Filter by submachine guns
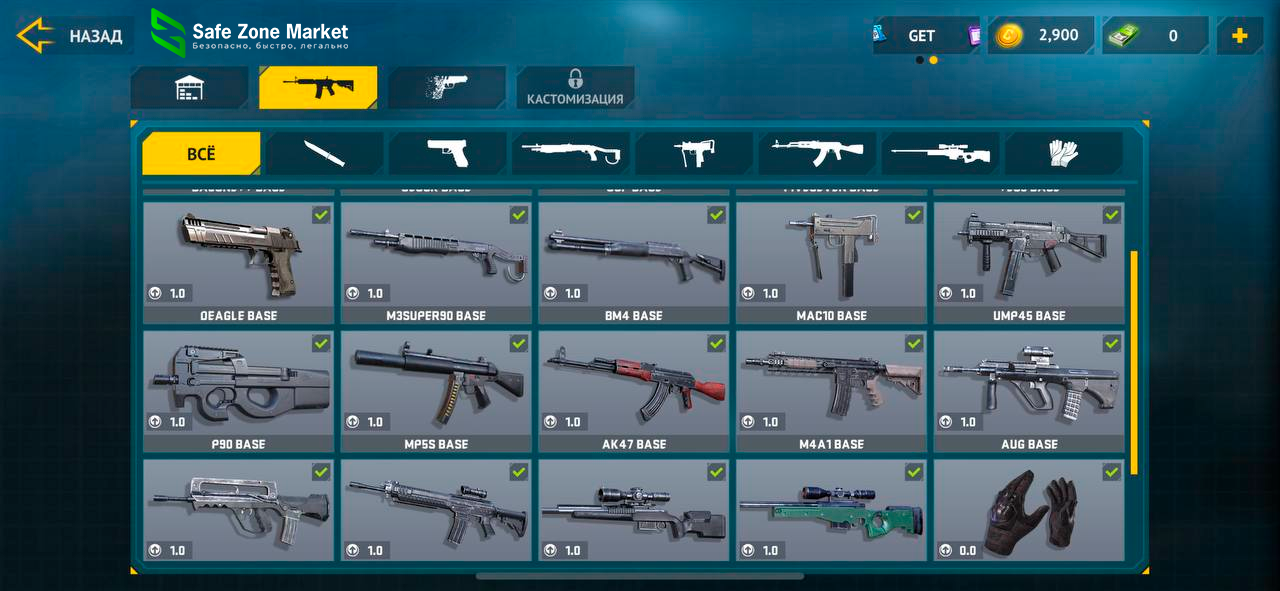Viewport: 1280px width, 591px height. tap(693, 154)
